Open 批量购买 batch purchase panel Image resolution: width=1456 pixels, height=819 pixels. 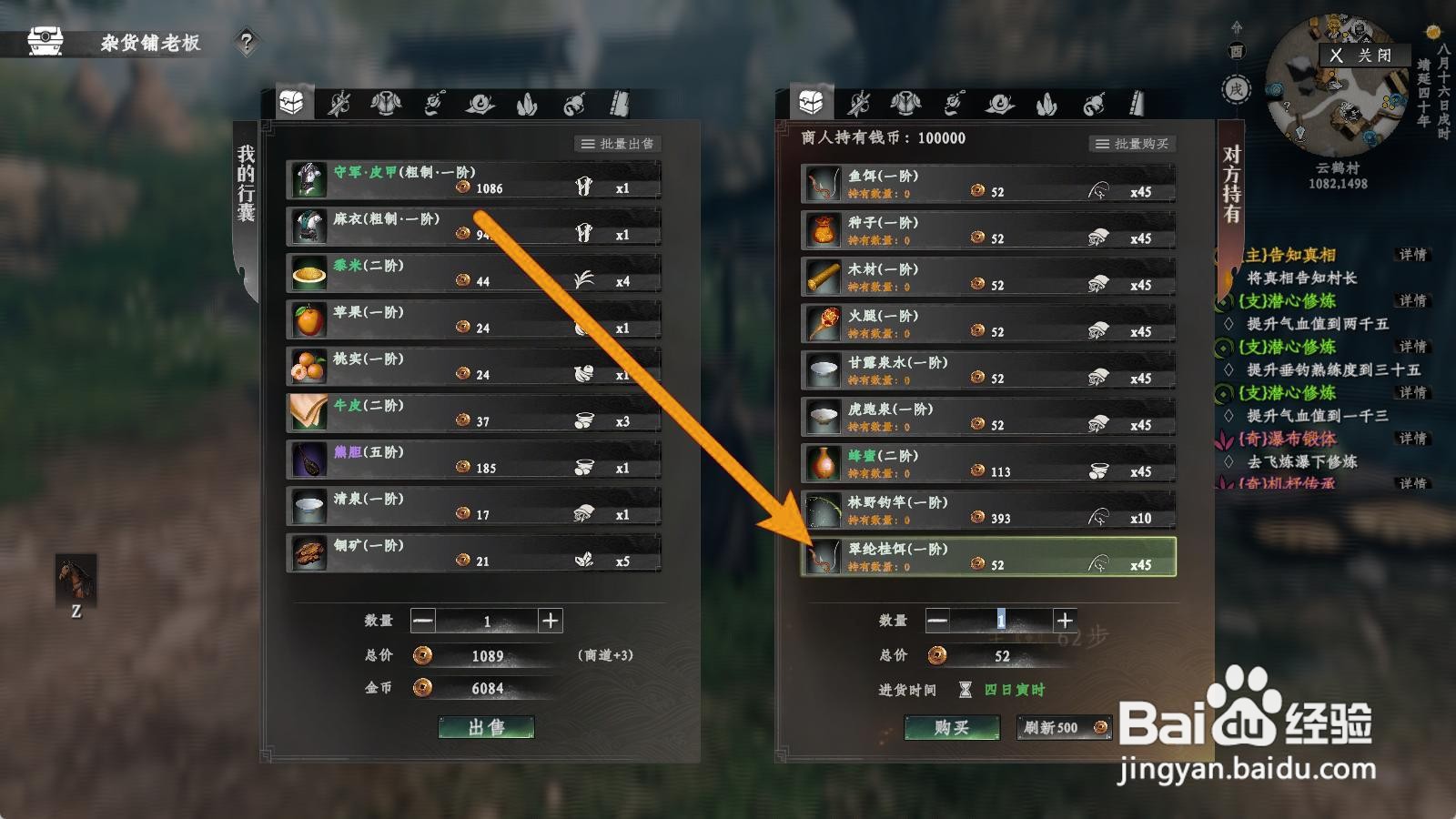coord(1133,143)
